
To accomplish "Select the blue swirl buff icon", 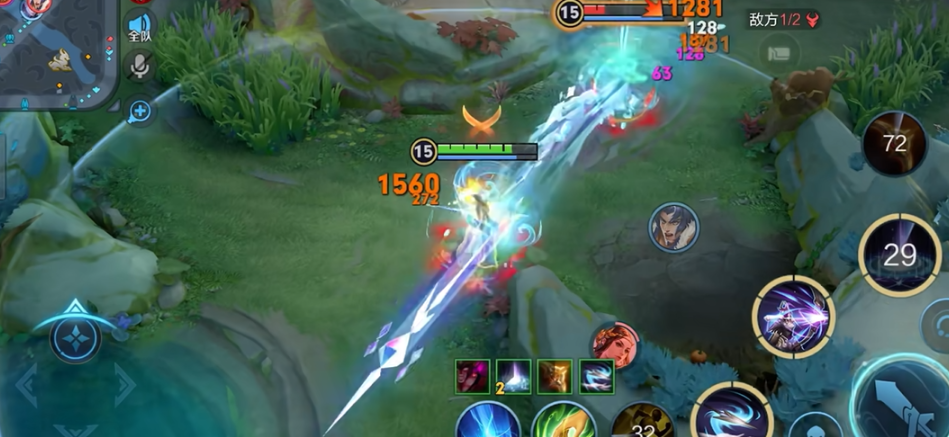I will [597, 377].
